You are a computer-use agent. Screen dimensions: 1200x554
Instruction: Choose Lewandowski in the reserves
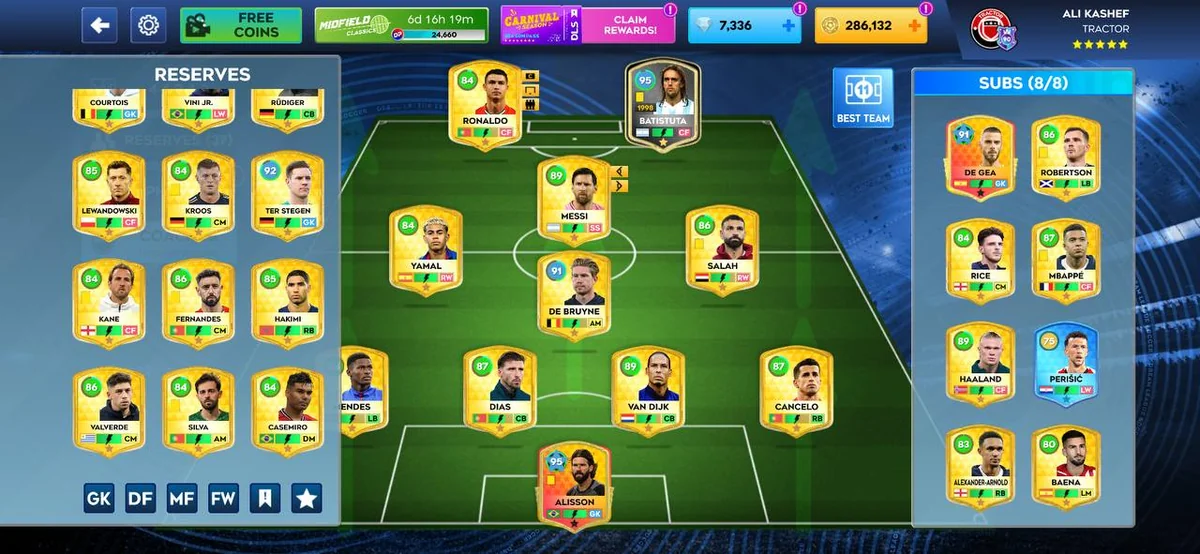[x=109, y=197]
